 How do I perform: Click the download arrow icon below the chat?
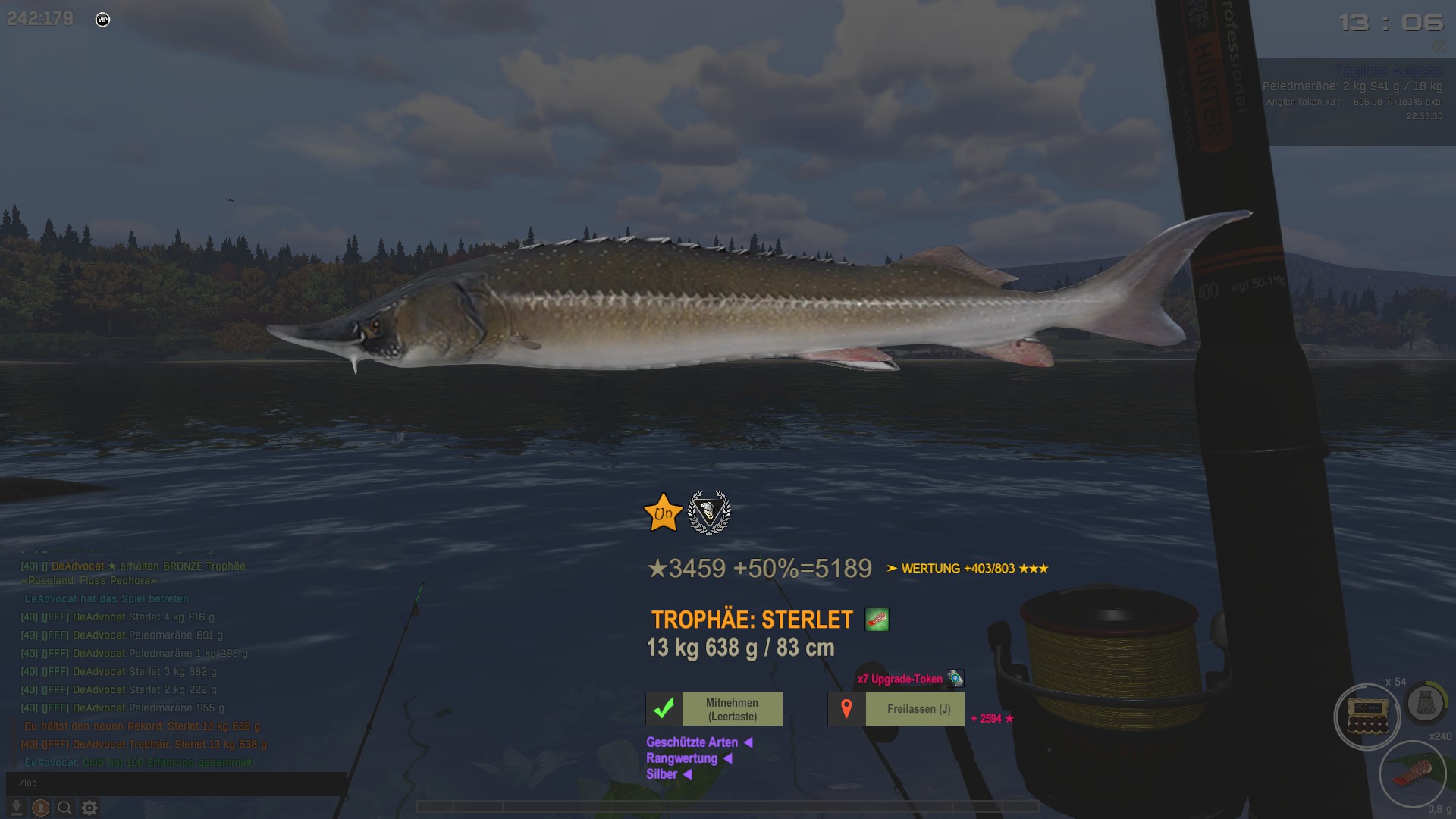click(17, 808)
